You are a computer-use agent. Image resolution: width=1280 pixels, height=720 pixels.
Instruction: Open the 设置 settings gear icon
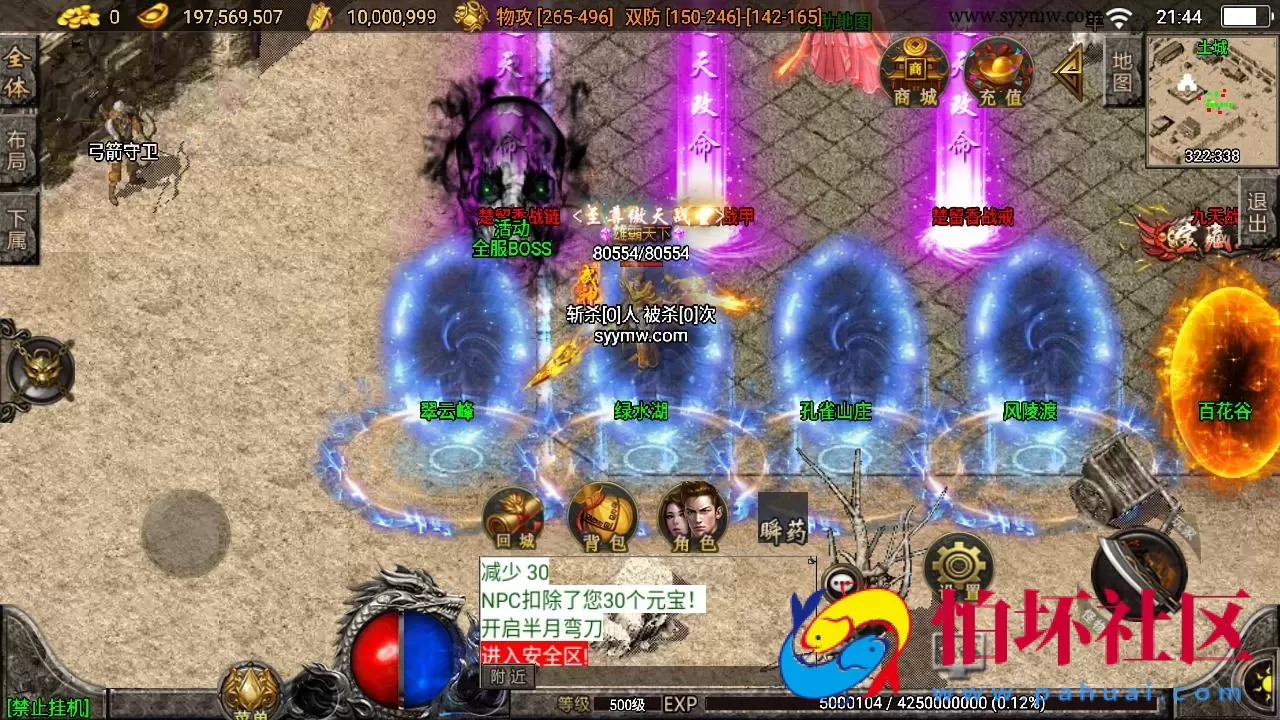click(x=958, y=565)
